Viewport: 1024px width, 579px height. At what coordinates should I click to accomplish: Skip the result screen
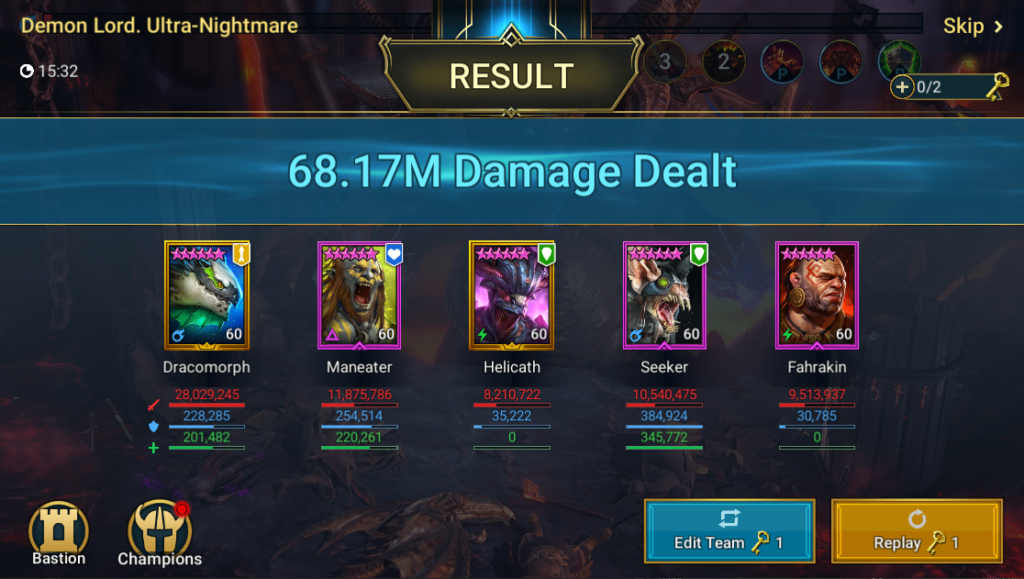point(972,26)
